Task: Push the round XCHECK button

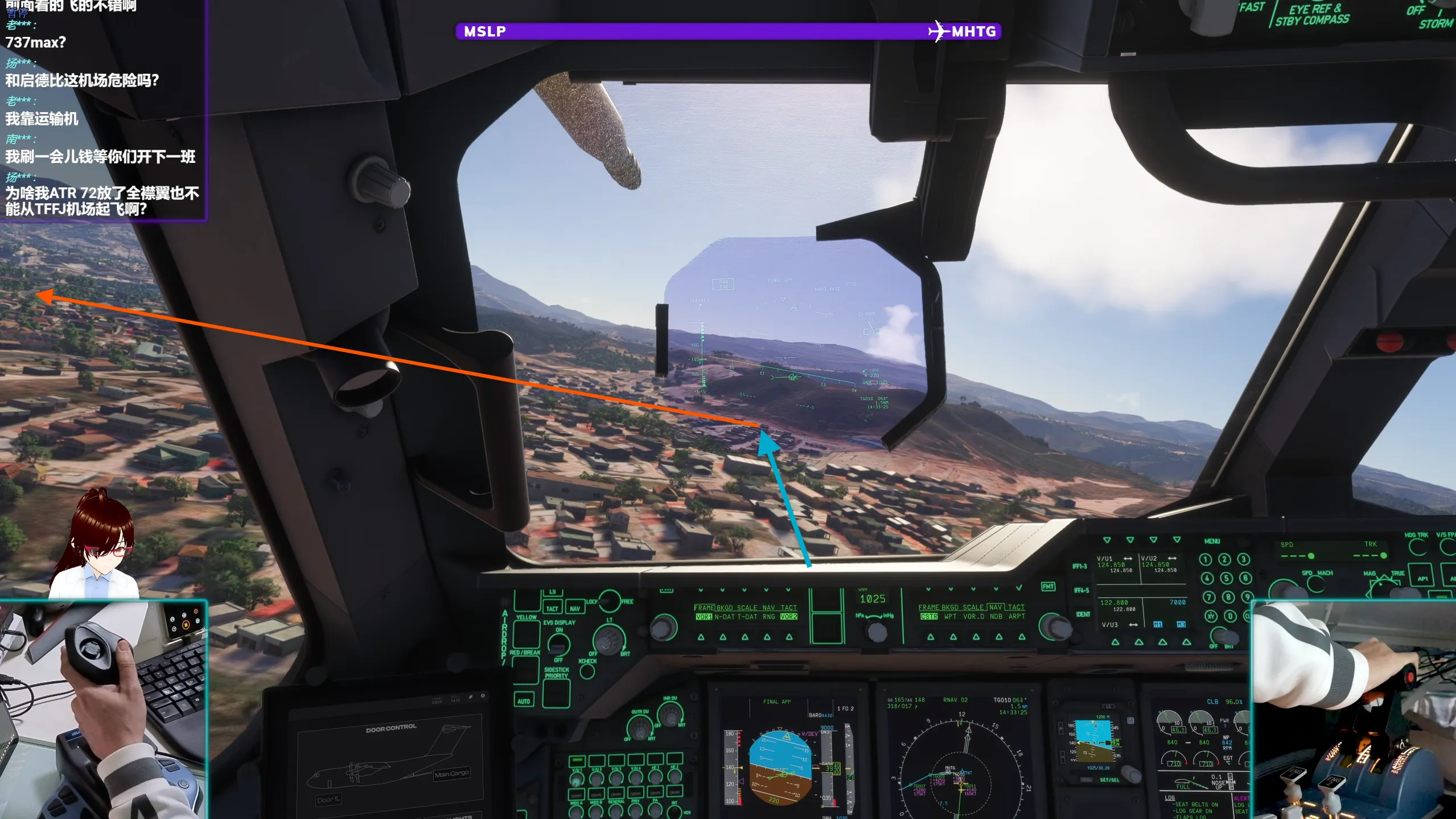Action: coord(587,671)
